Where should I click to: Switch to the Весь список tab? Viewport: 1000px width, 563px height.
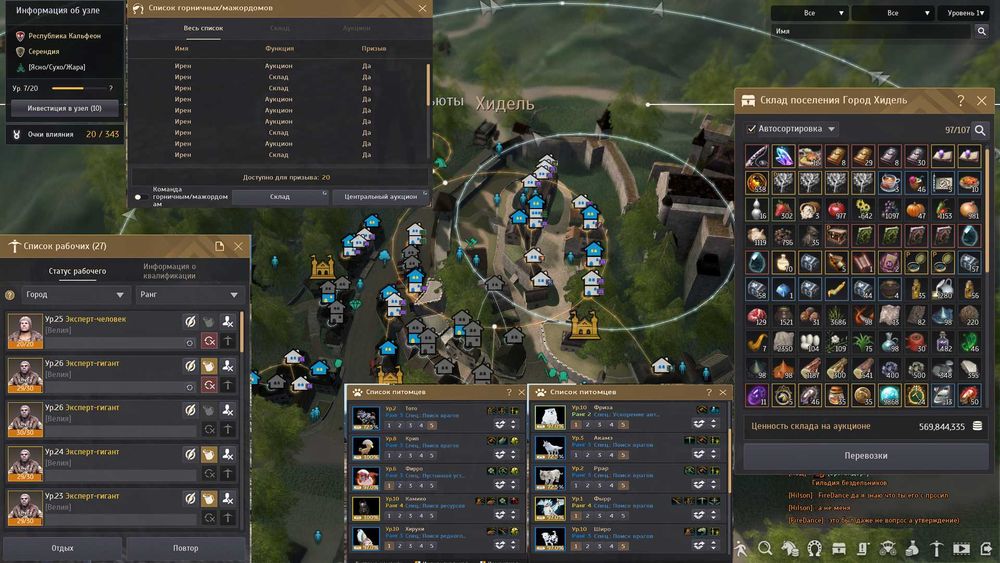click(203, 28)
